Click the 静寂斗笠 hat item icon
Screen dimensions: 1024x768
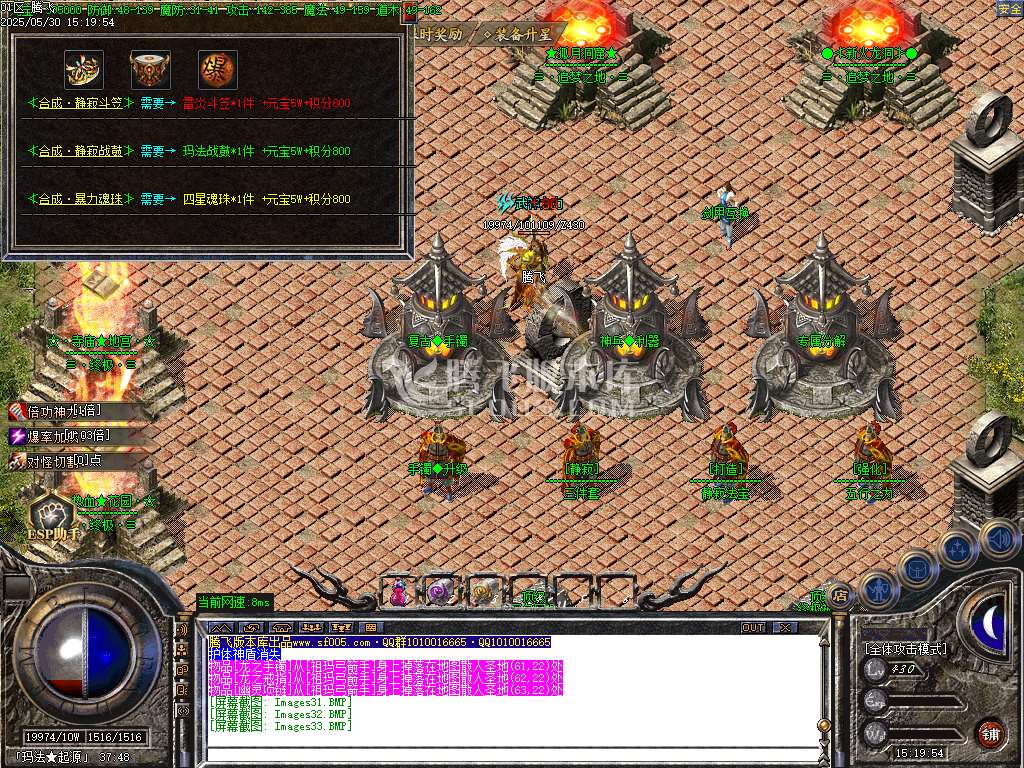[x=83, y=70]
